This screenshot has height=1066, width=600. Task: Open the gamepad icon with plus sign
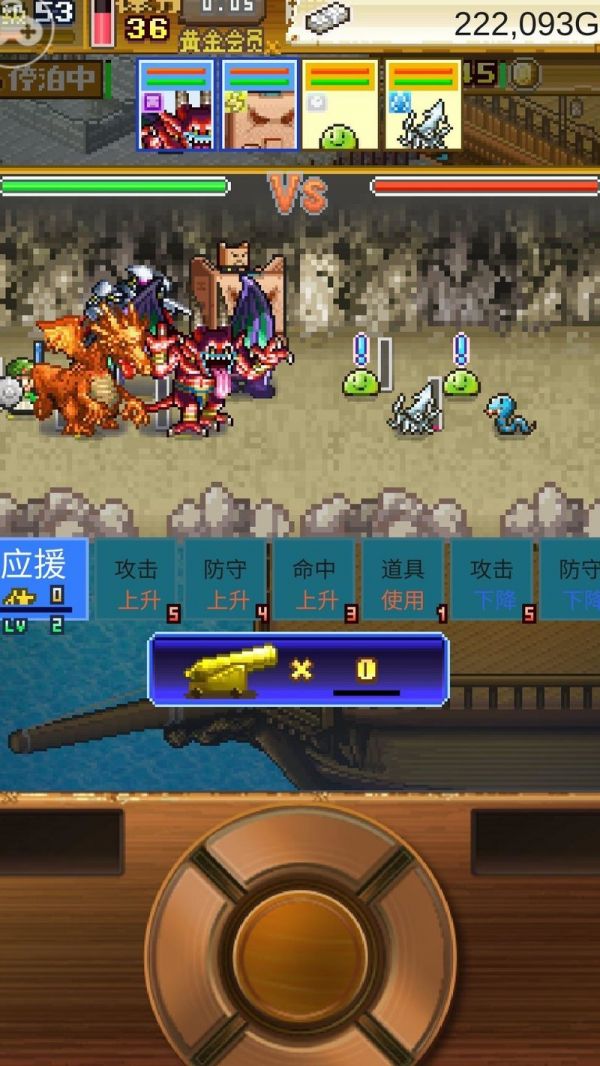23,24
